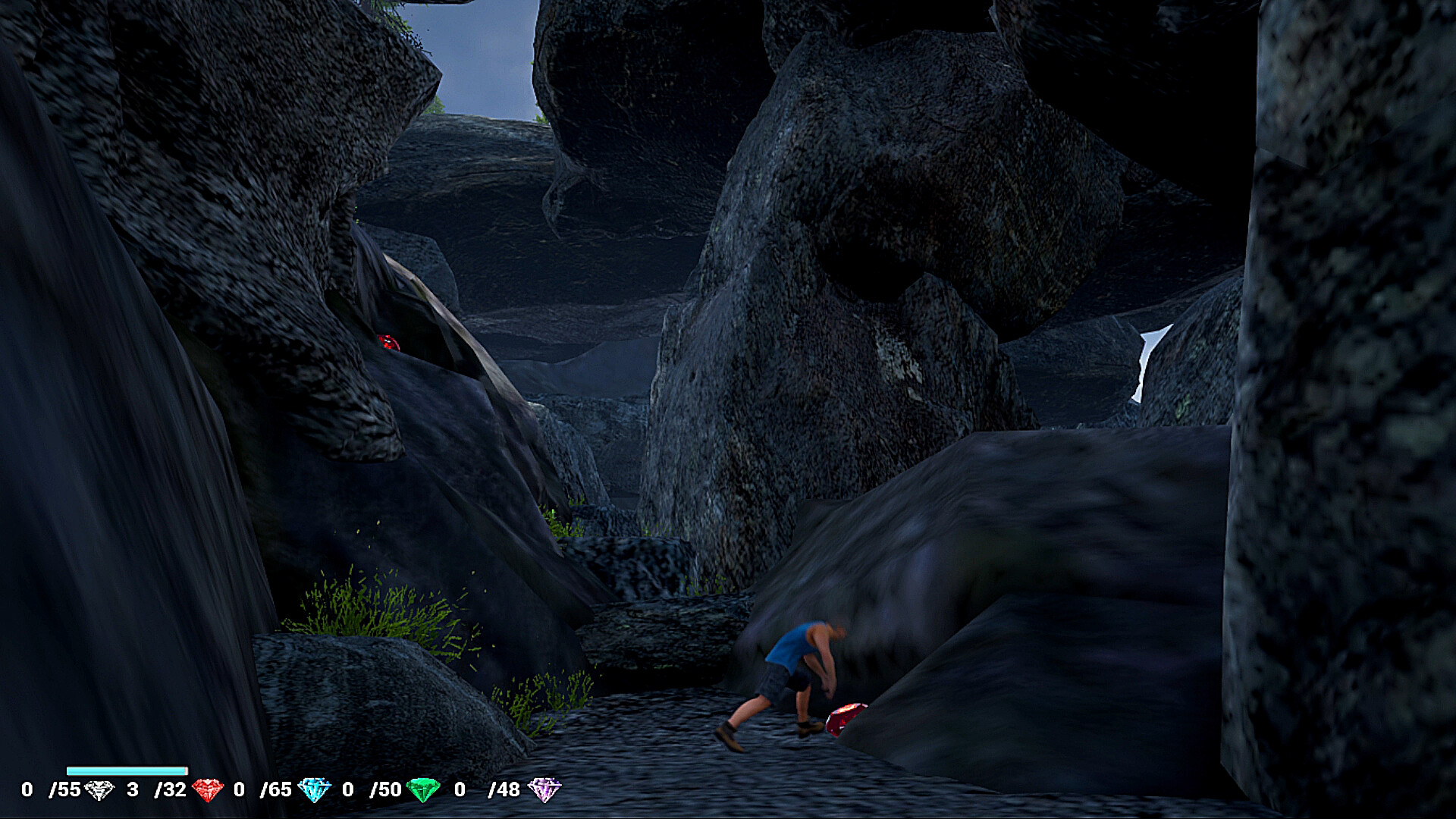1456x819 pixels.
Task: Click the red ruby gem icon
Action: (207, 790)
